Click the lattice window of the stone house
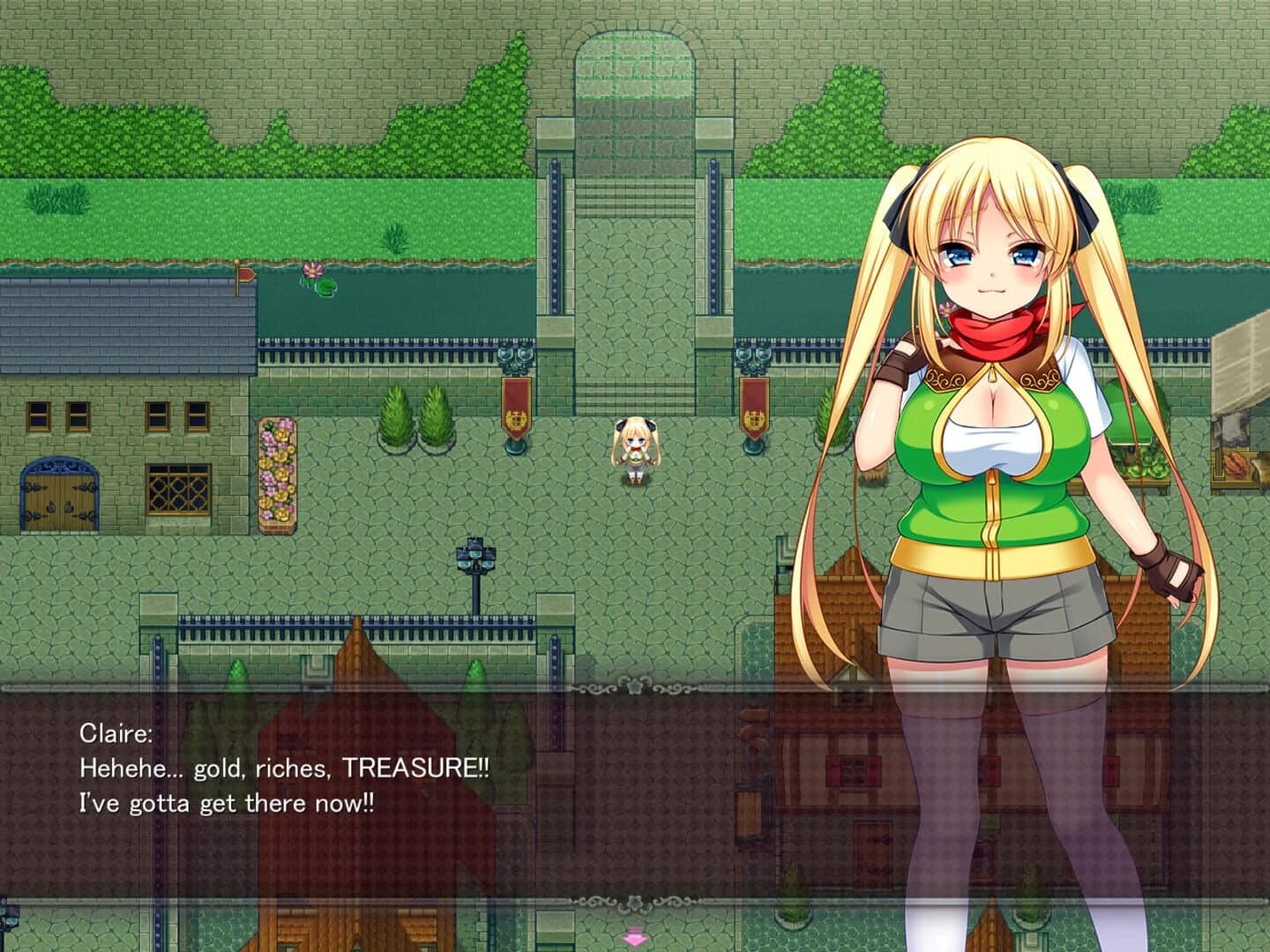1270x952 pixels. coord(178,487)
